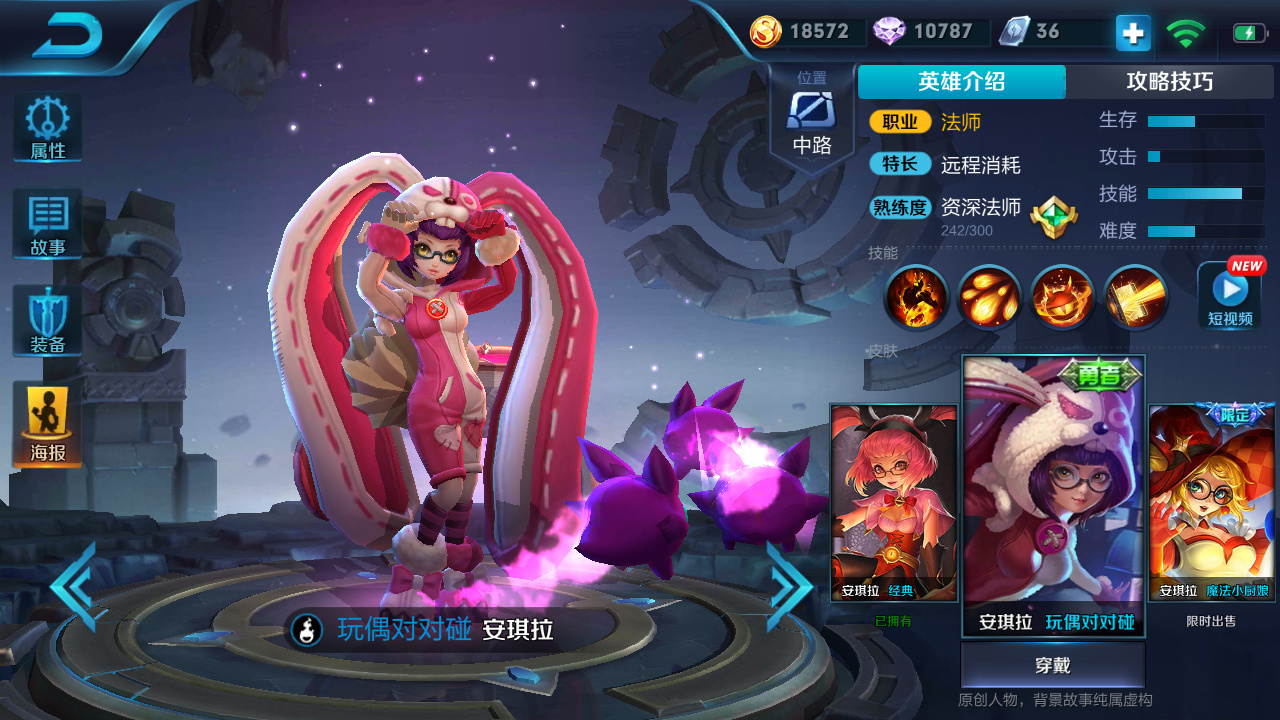Switch to the 攻略技巧 tab
Viewport: 1280px width, 720px height.
pyautogui.click(x=1172, y=82)
